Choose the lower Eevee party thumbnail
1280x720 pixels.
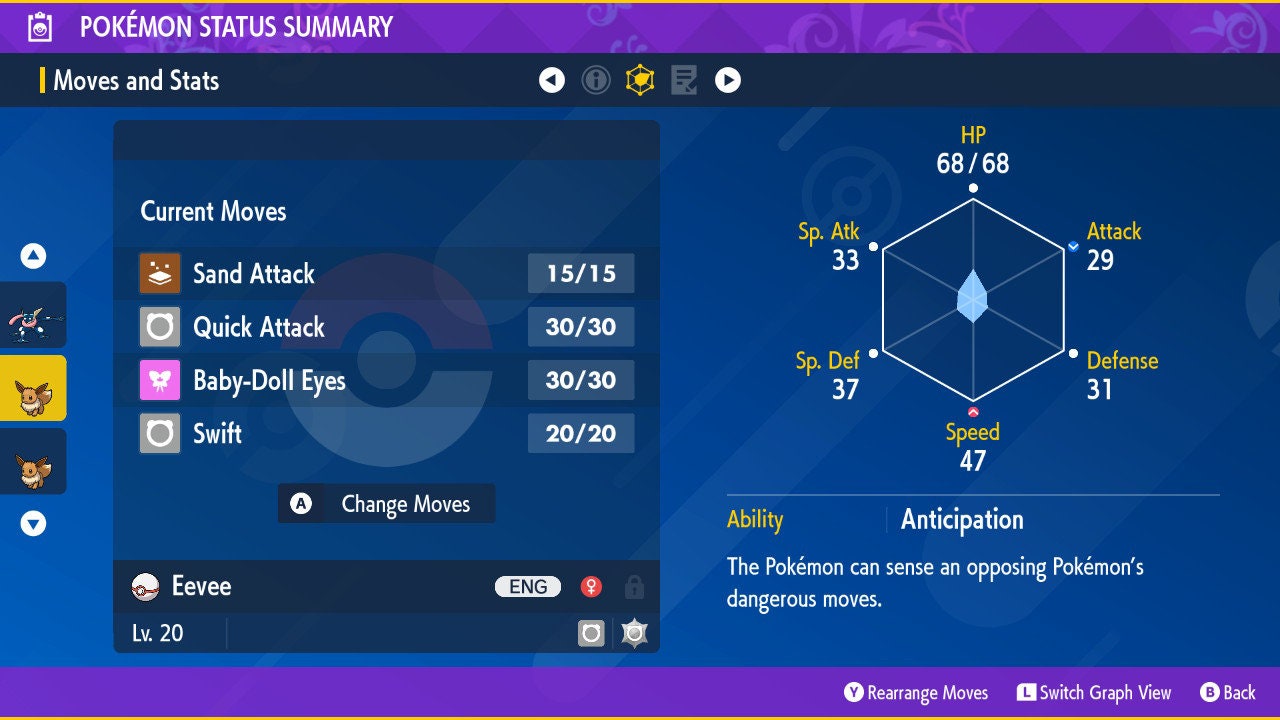33,461
